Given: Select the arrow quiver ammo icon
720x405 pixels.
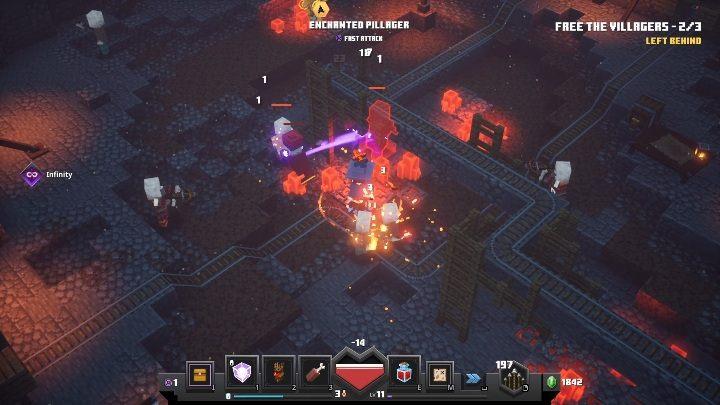Looking at the screenshot, I should click(514, 380).
